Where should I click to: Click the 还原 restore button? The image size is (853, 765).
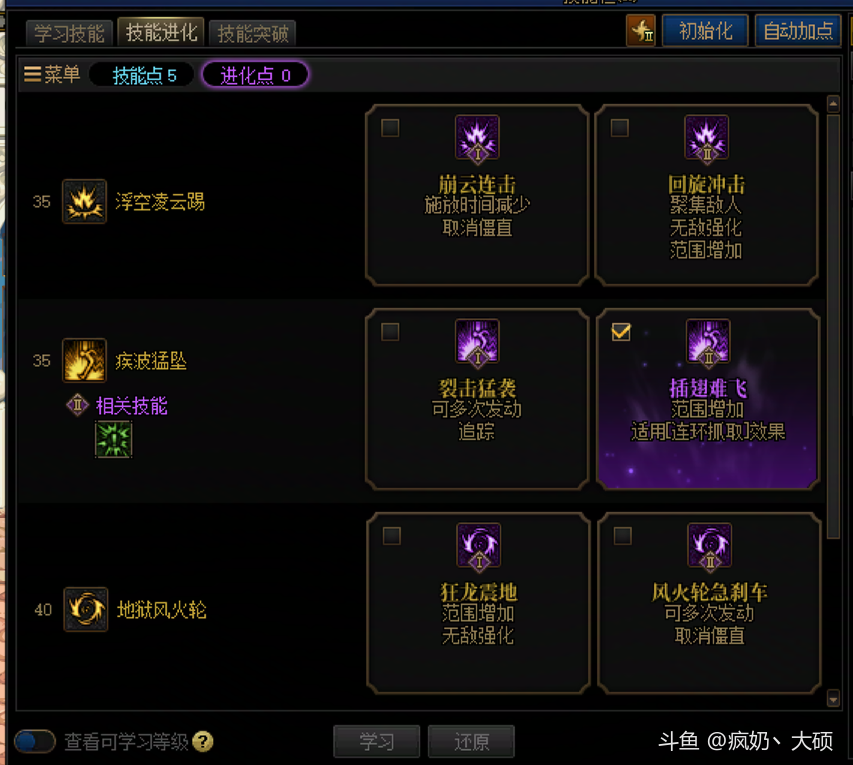(x=471, y=742)
